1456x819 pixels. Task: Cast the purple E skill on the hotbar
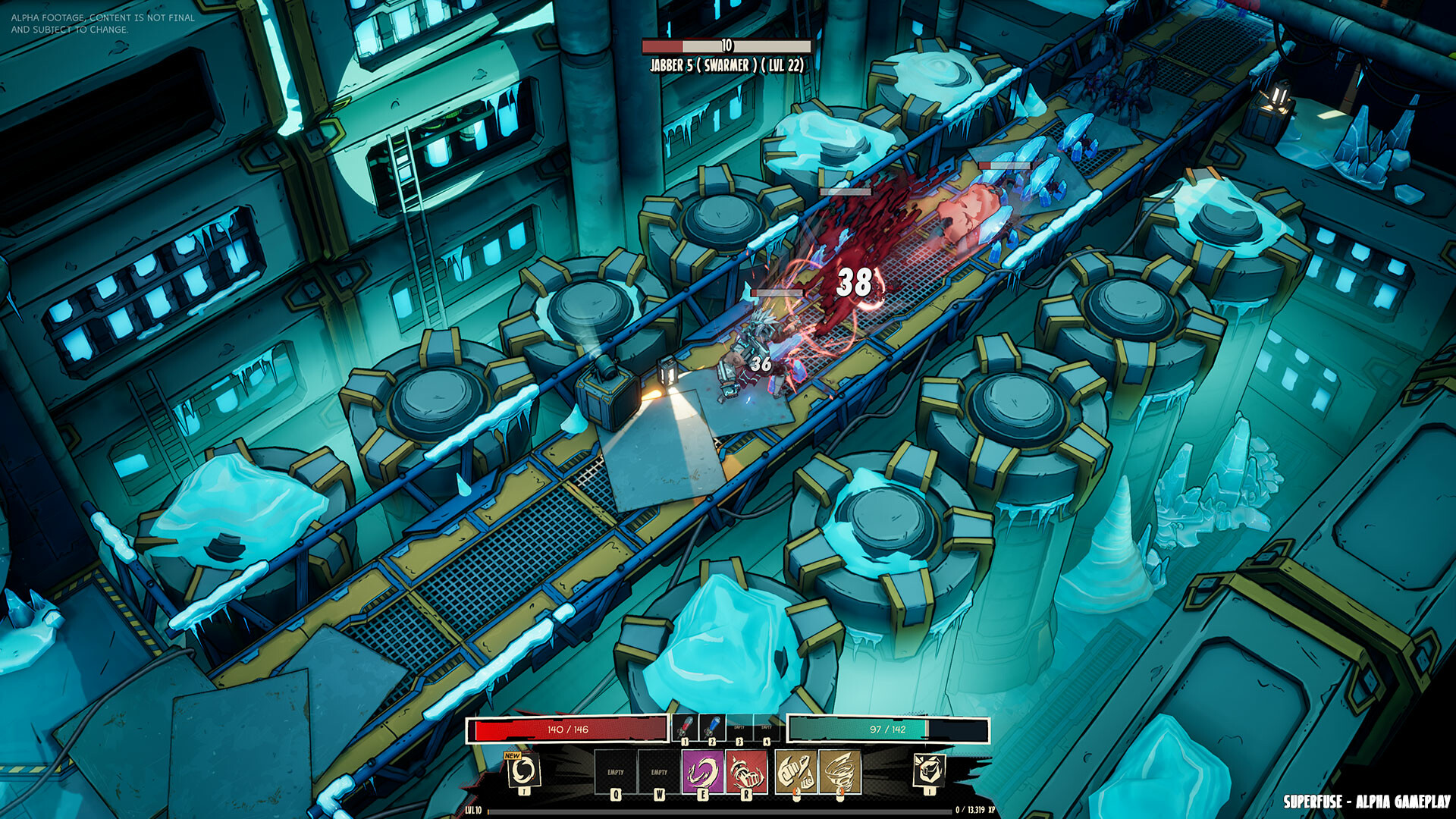coord(702,770)
